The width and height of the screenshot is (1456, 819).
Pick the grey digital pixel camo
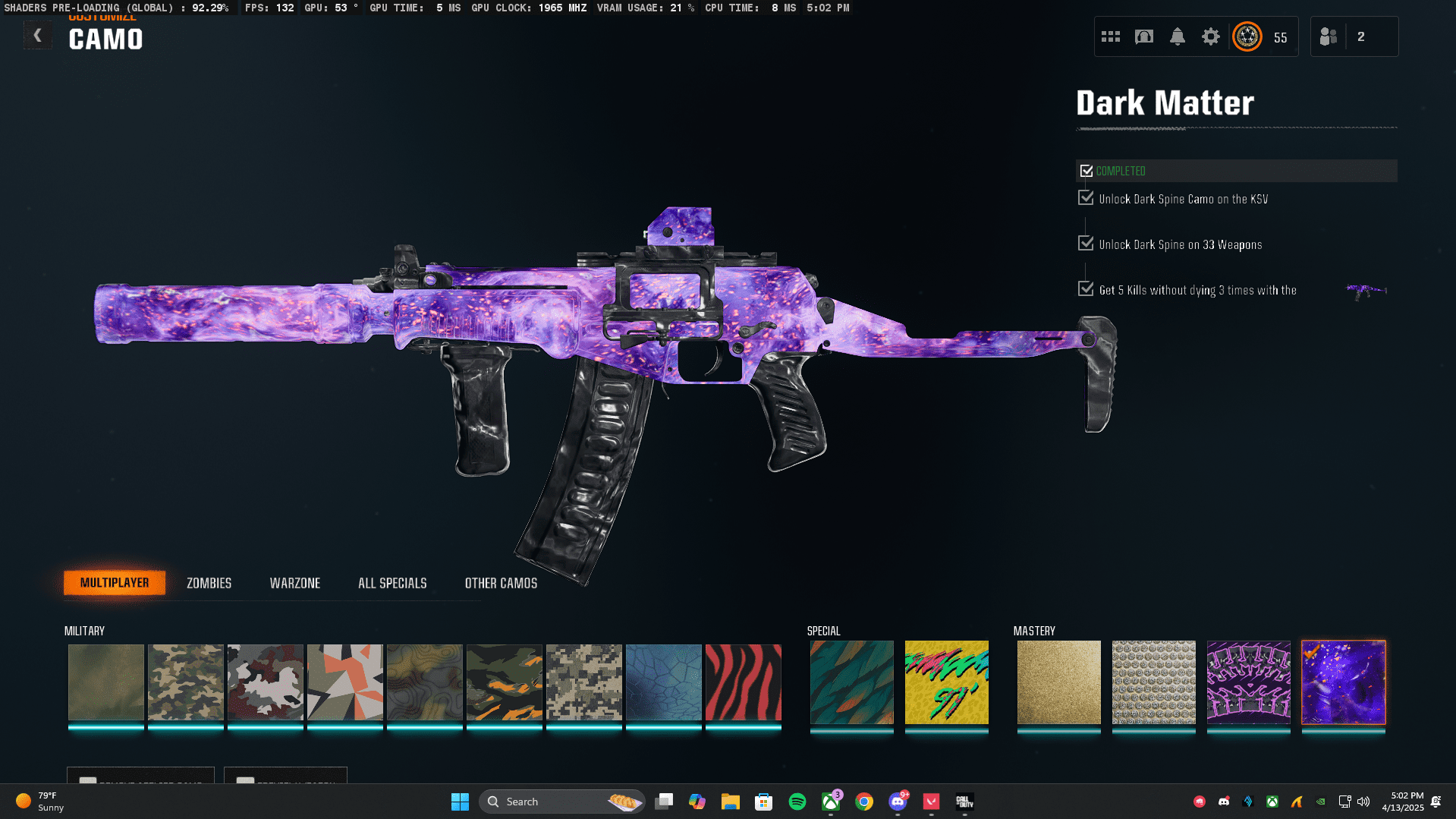coord(583,682)
